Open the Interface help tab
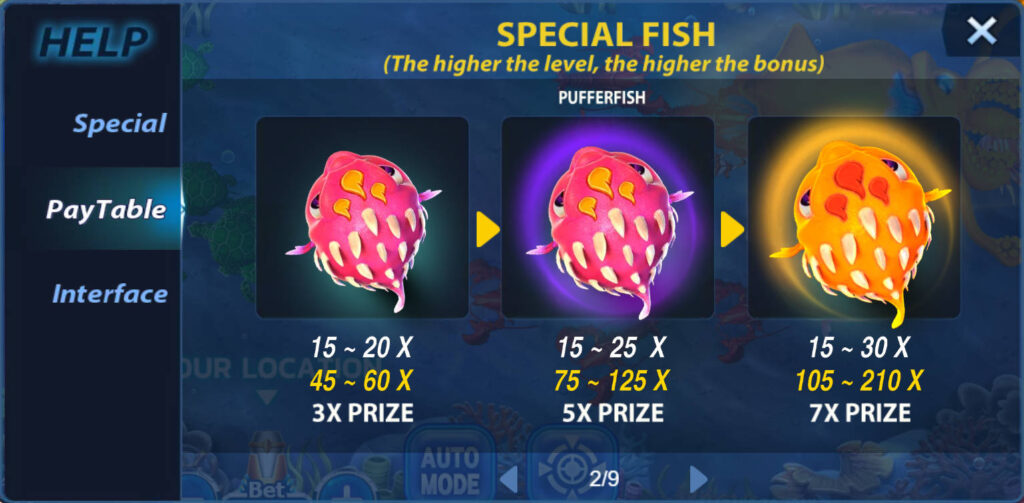1024x503 pixels. coord(109,294)
